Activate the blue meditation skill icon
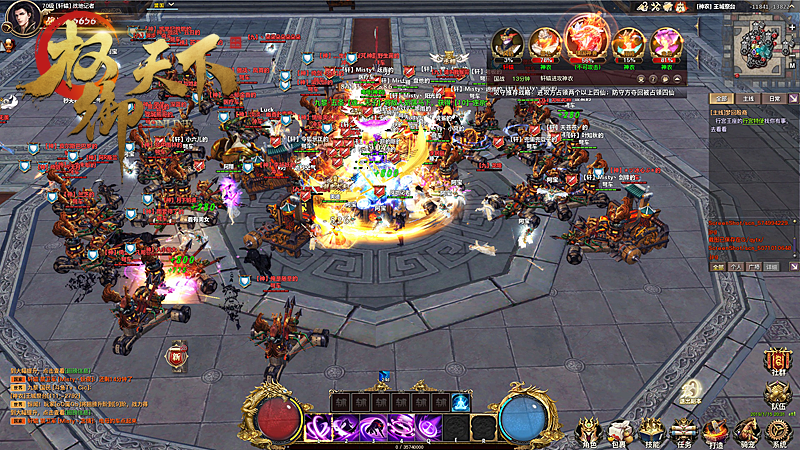The image size is (800, 450). [x=461, y=402]
